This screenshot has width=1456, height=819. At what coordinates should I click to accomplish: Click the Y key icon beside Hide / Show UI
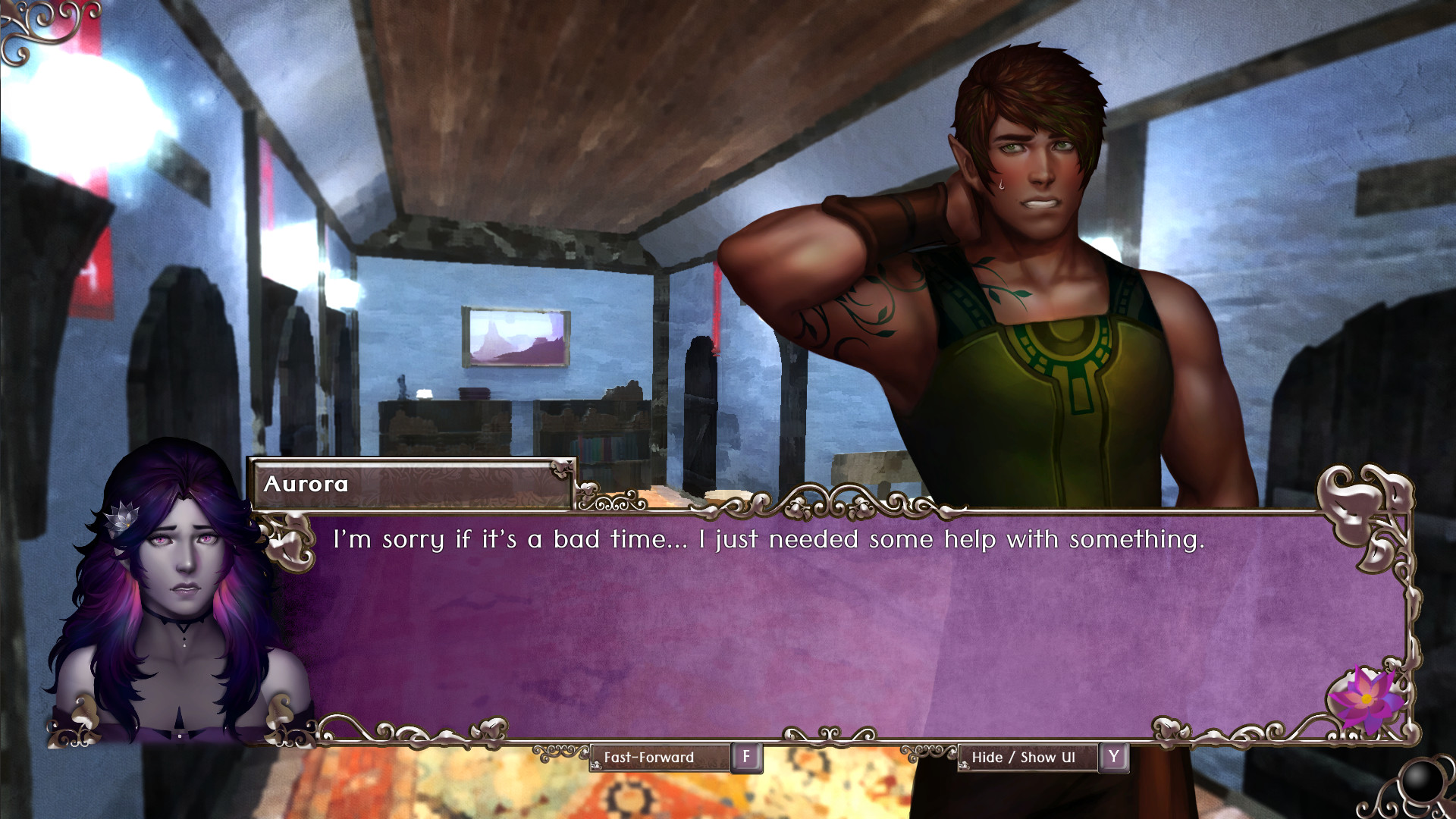tap(1112, 757)
